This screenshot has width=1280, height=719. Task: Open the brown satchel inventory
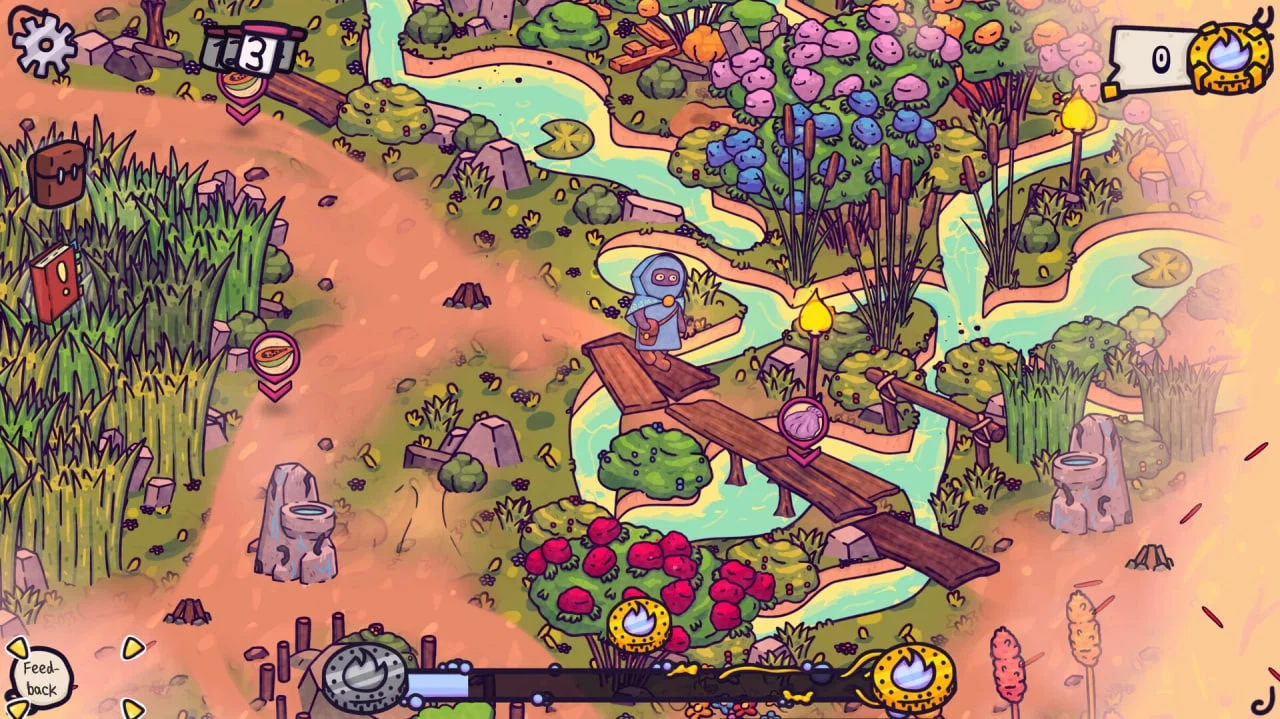(x=56, y=173)
